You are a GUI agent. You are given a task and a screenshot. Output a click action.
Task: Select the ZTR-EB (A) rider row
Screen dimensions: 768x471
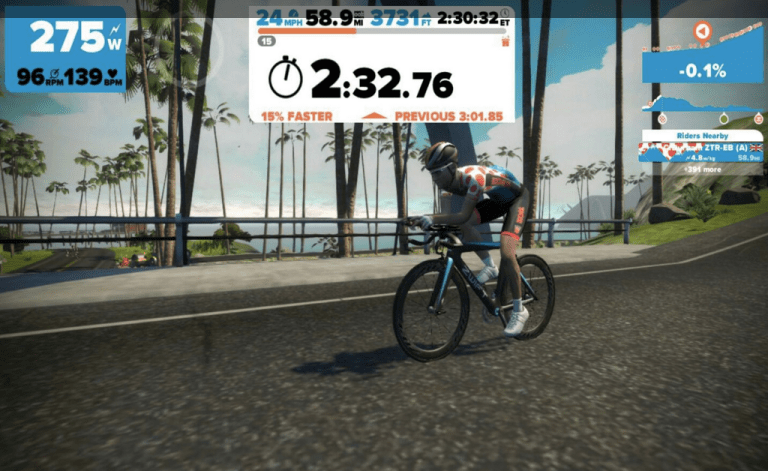pos(700,151)
